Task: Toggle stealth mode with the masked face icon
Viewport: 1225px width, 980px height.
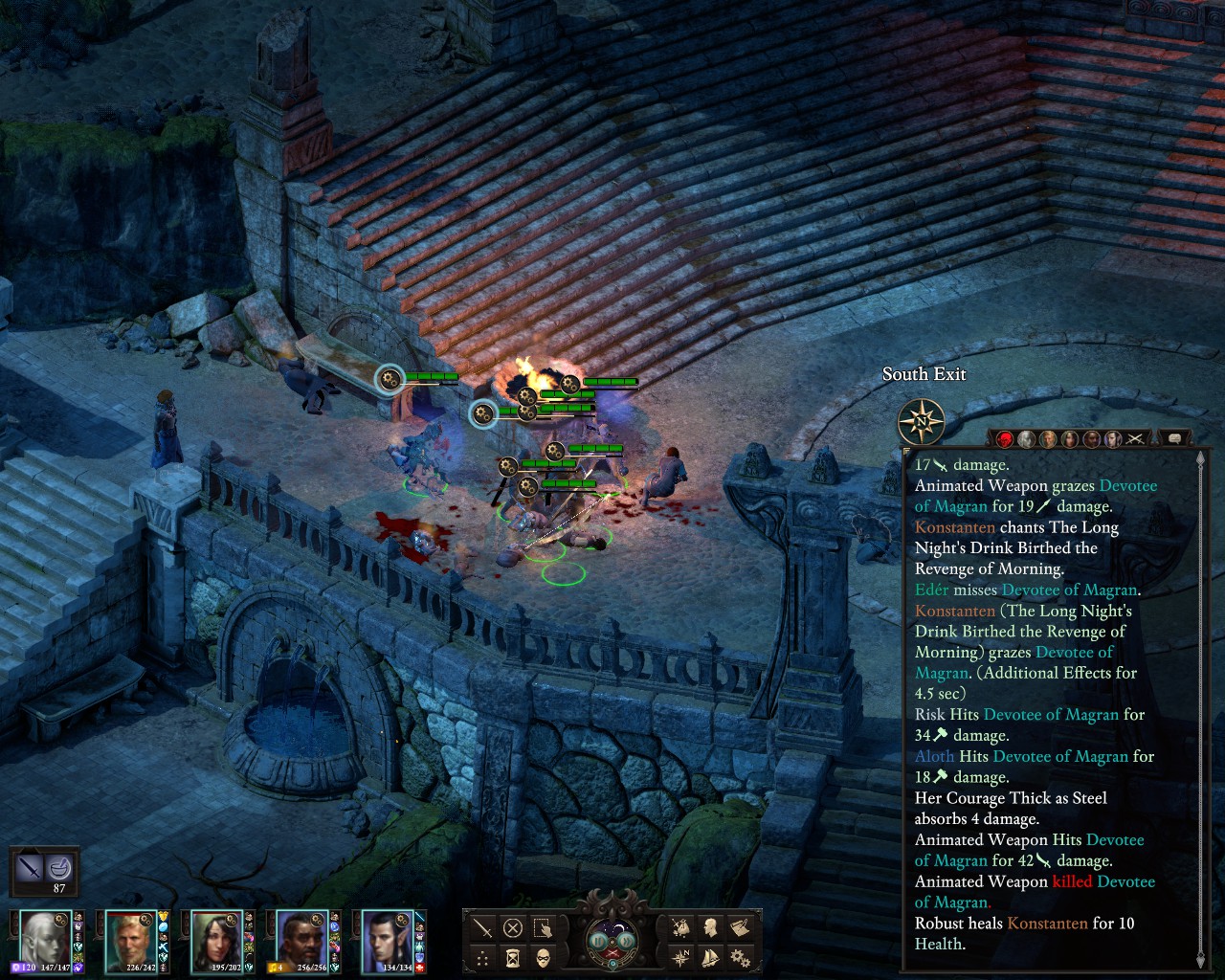Action: (543, 957)
